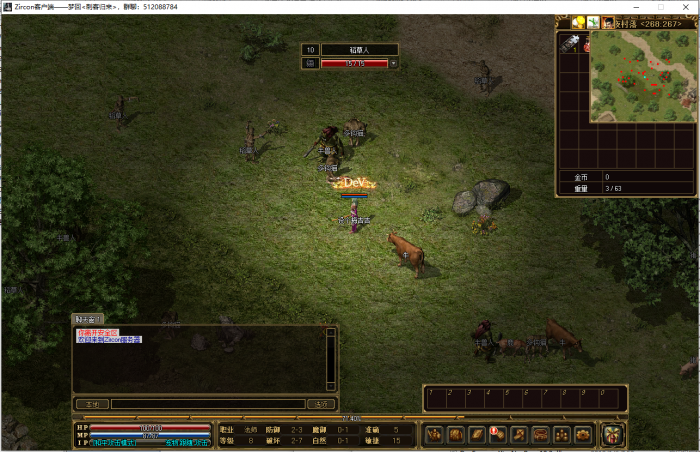This screenshot has width=700, height=452.
Task: Open the group of figures icon
Action: click(562, 435)
